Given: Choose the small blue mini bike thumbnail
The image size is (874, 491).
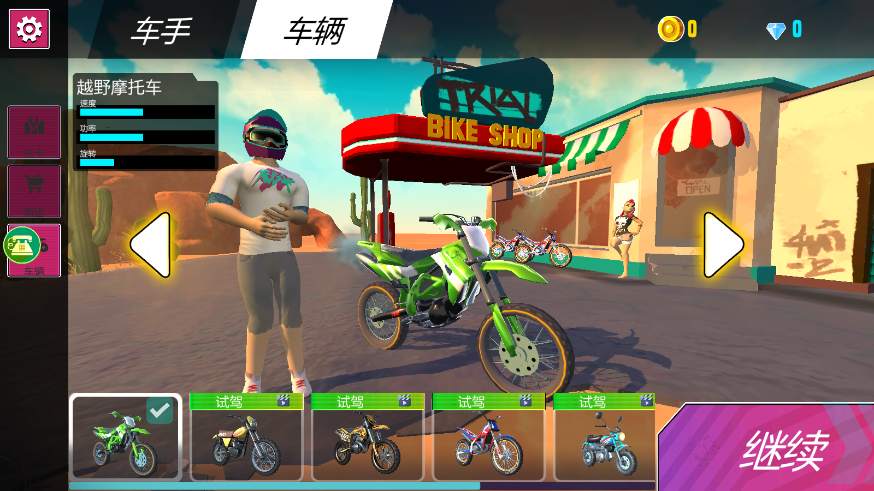Looking at the screenshot, I should coord(606,443).
